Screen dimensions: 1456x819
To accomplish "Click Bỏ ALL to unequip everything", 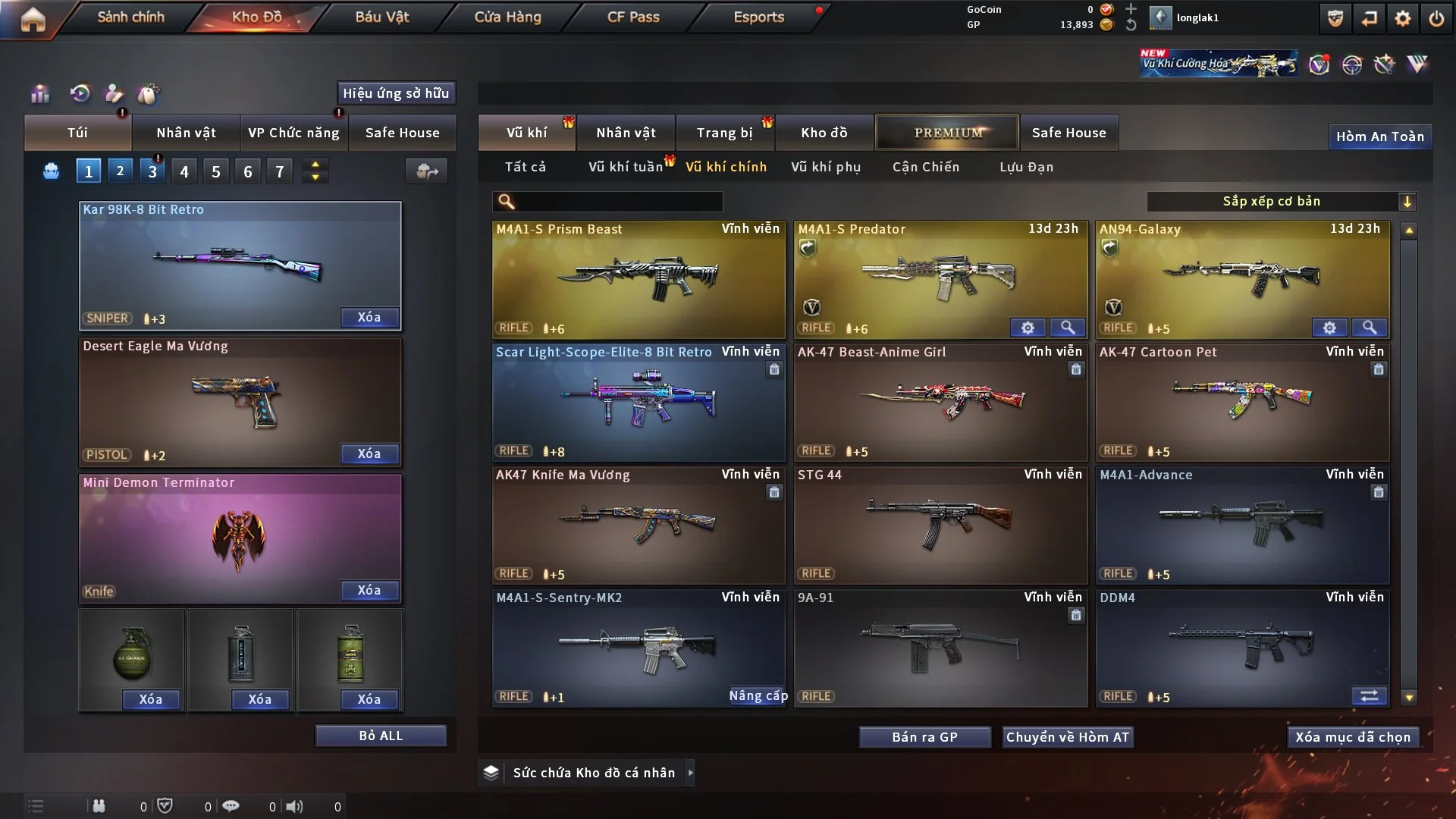I will click(x=381, y=736).
